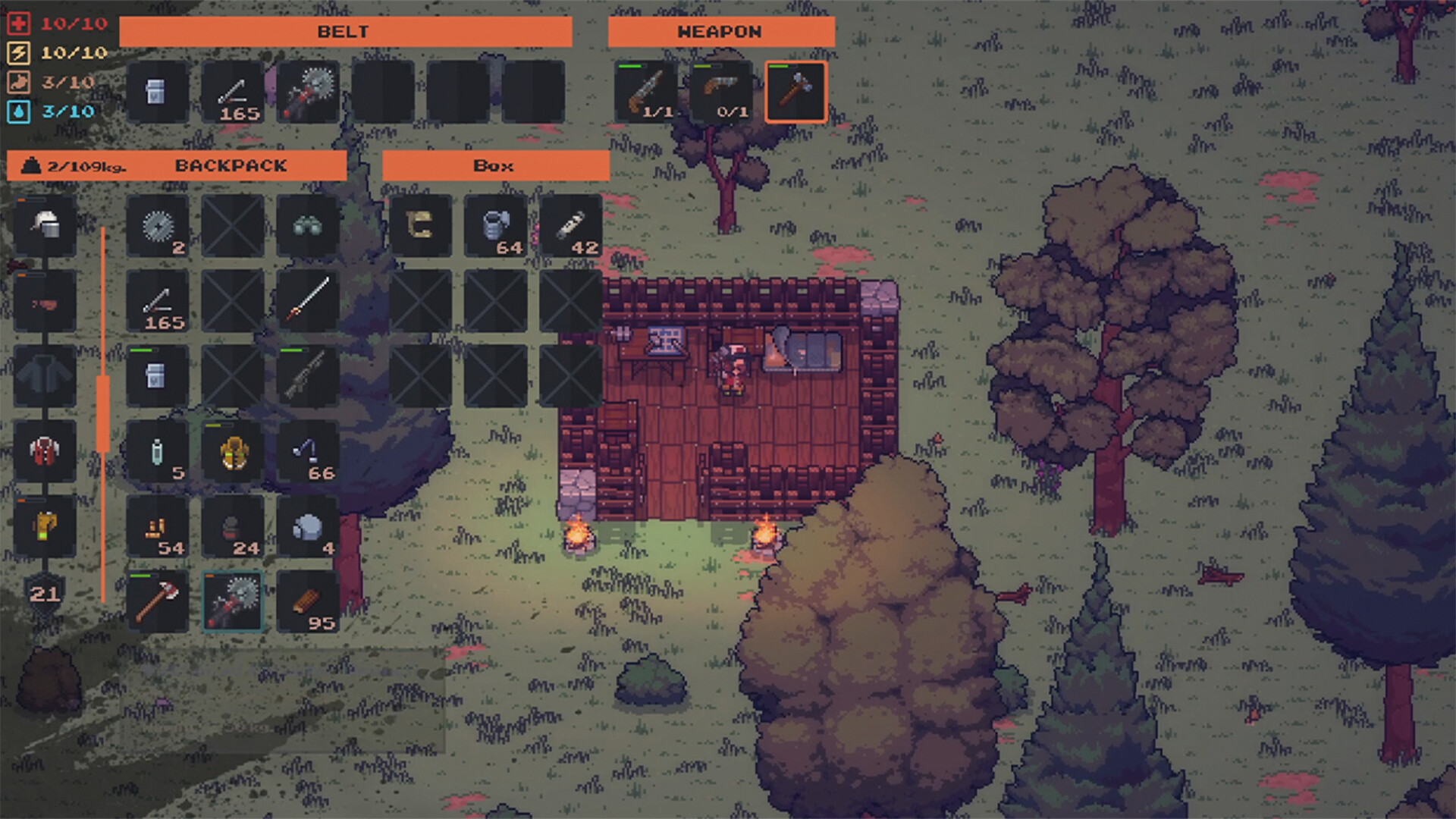
Task: Collapse the BACKPACK panel header
Action: [230, 165]
